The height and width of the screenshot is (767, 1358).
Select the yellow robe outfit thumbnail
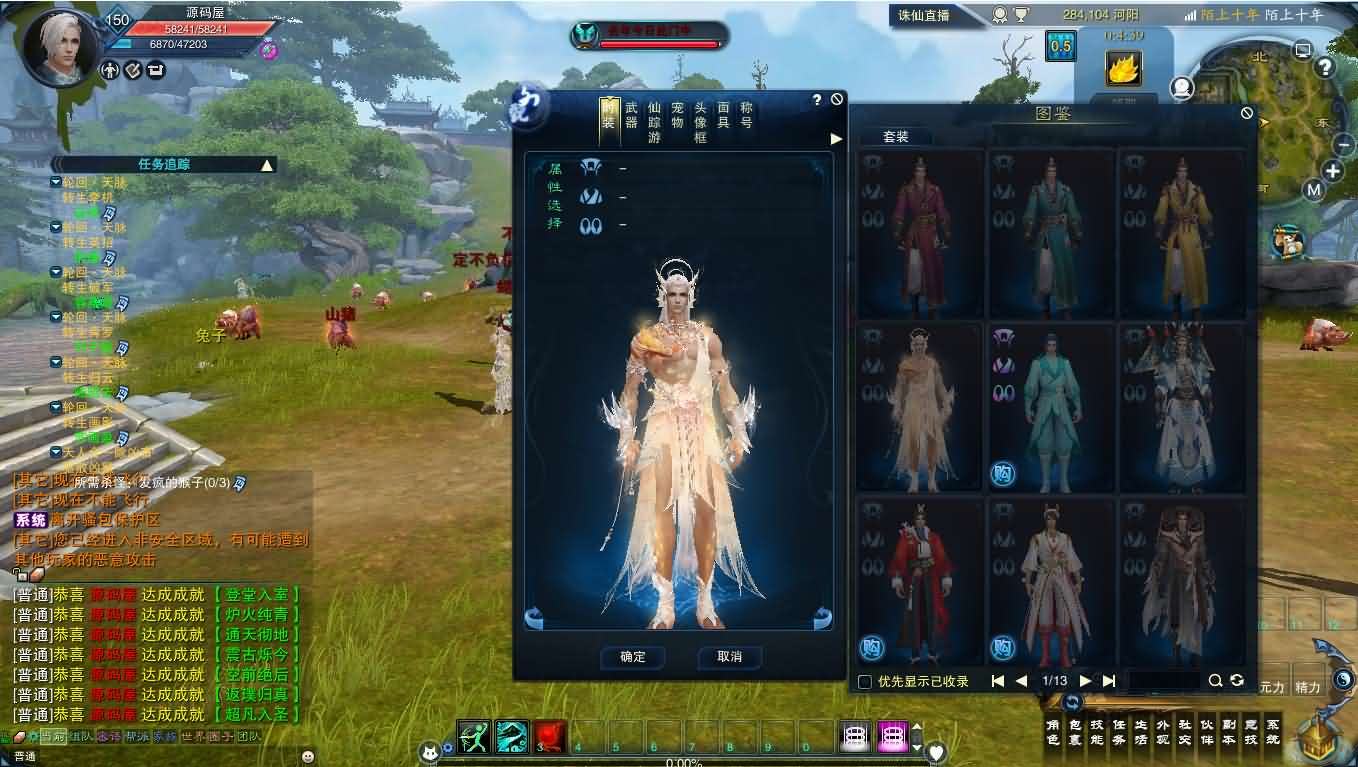(1181, 235)
